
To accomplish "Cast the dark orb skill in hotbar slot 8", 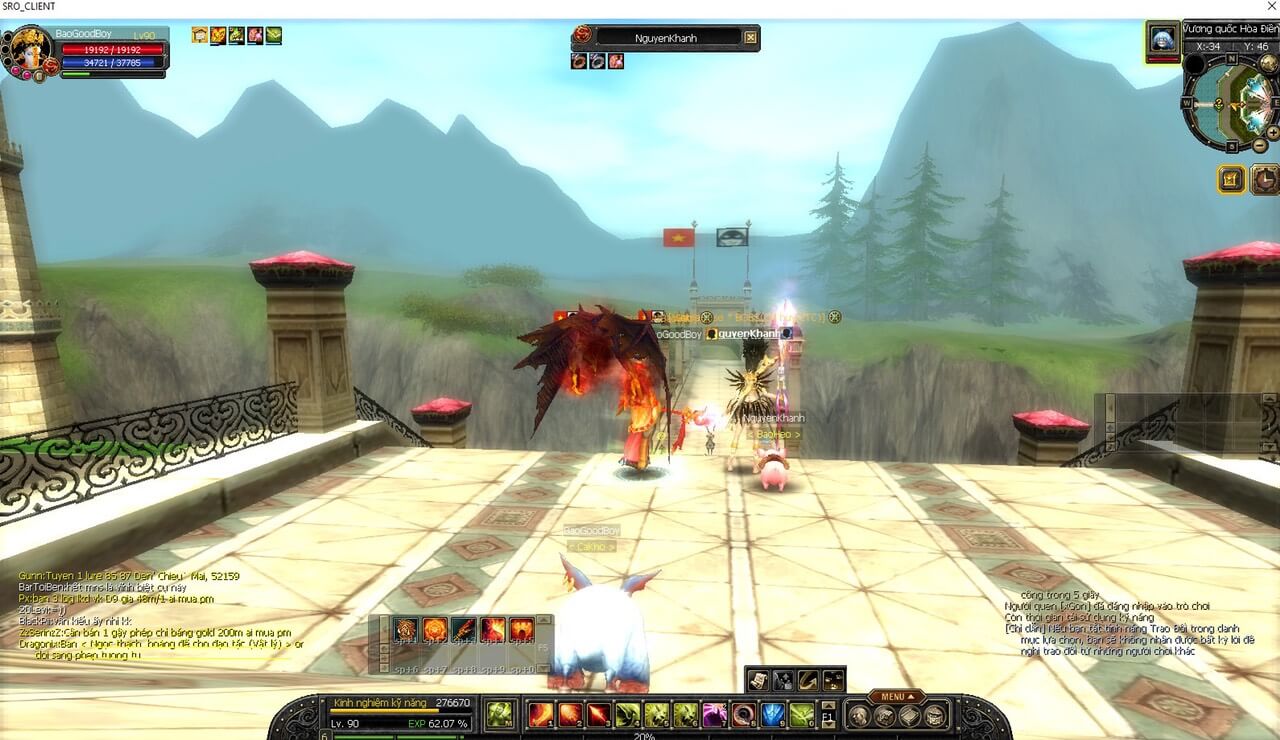I will tap(745, 714).
